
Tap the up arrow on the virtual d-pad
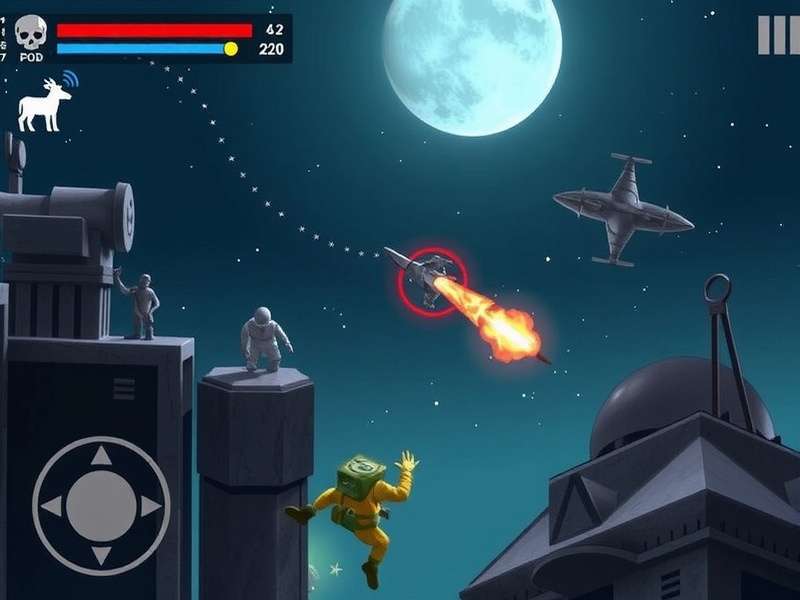pos(101,457)
